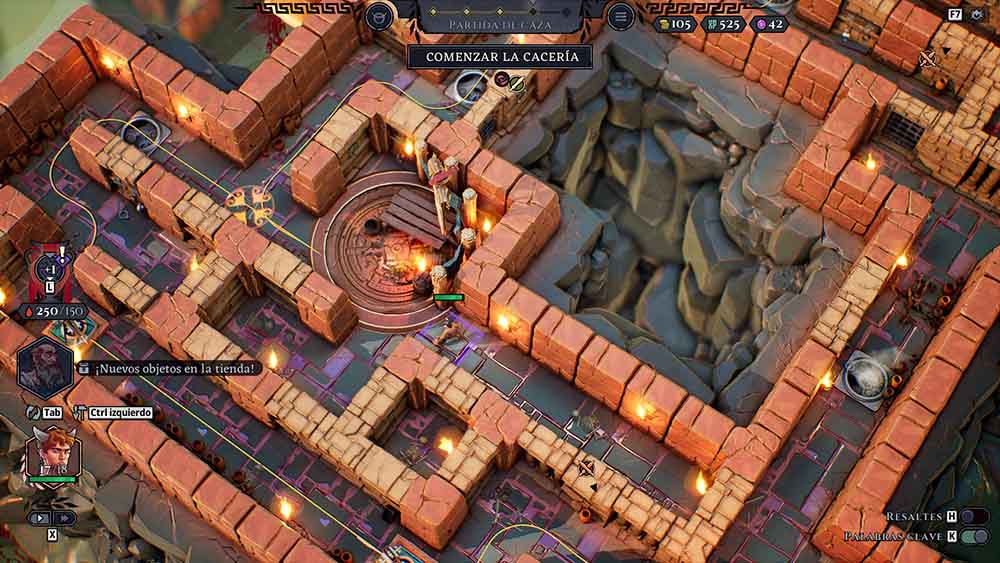1000x563 pixels.
Task: Activate fast-forward speed
Action: coord(64,518)
